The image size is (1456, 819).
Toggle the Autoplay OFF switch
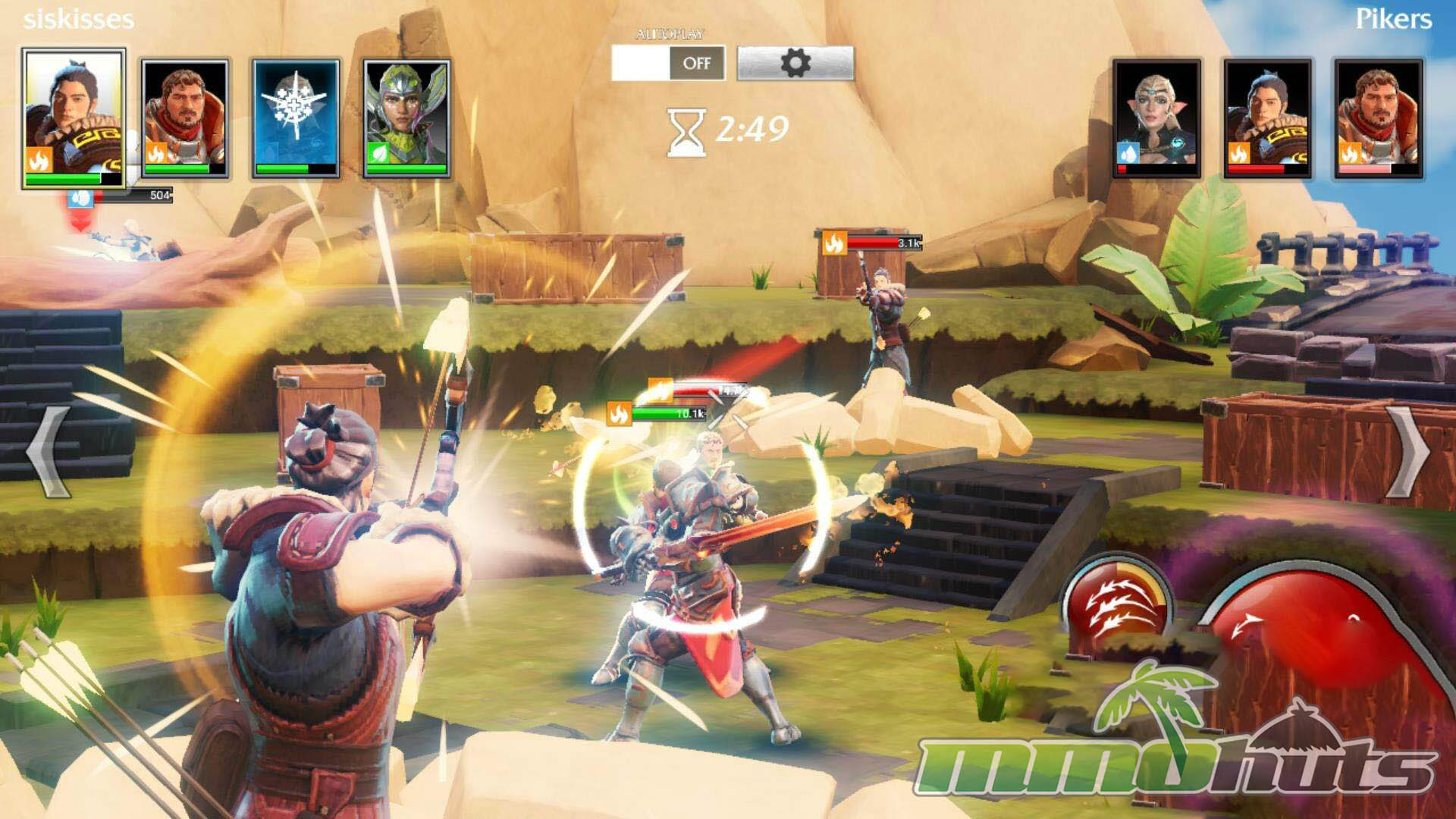[668, 63]
